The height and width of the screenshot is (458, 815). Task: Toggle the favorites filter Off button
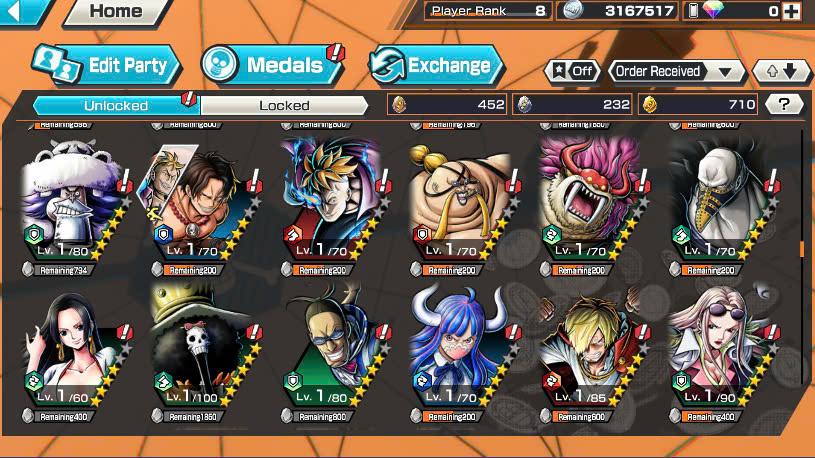[571, 71]
